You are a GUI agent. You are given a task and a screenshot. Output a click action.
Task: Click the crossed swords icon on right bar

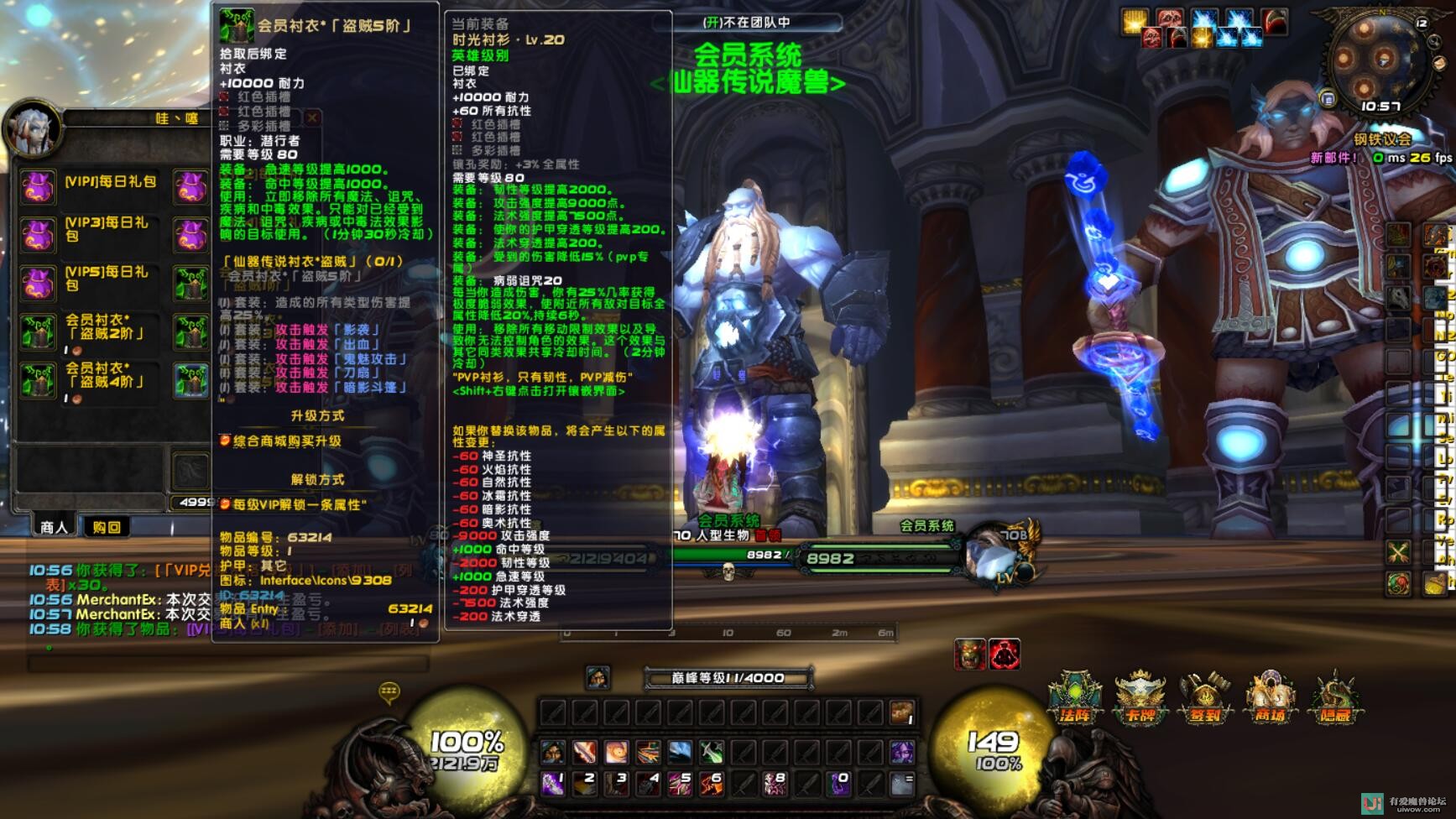[x=1398, y=552]
